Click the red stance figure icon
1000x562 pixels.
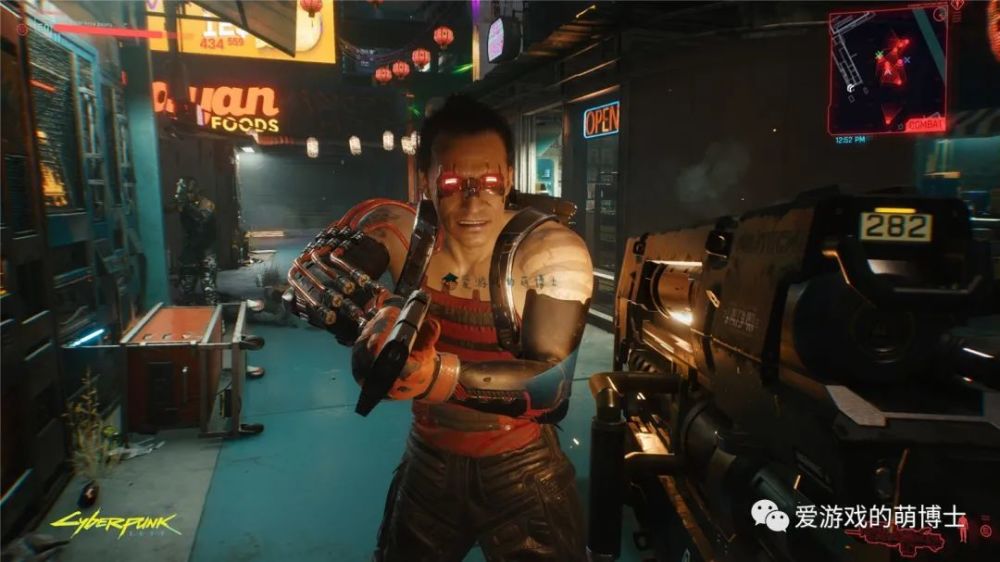click(962, 530)
